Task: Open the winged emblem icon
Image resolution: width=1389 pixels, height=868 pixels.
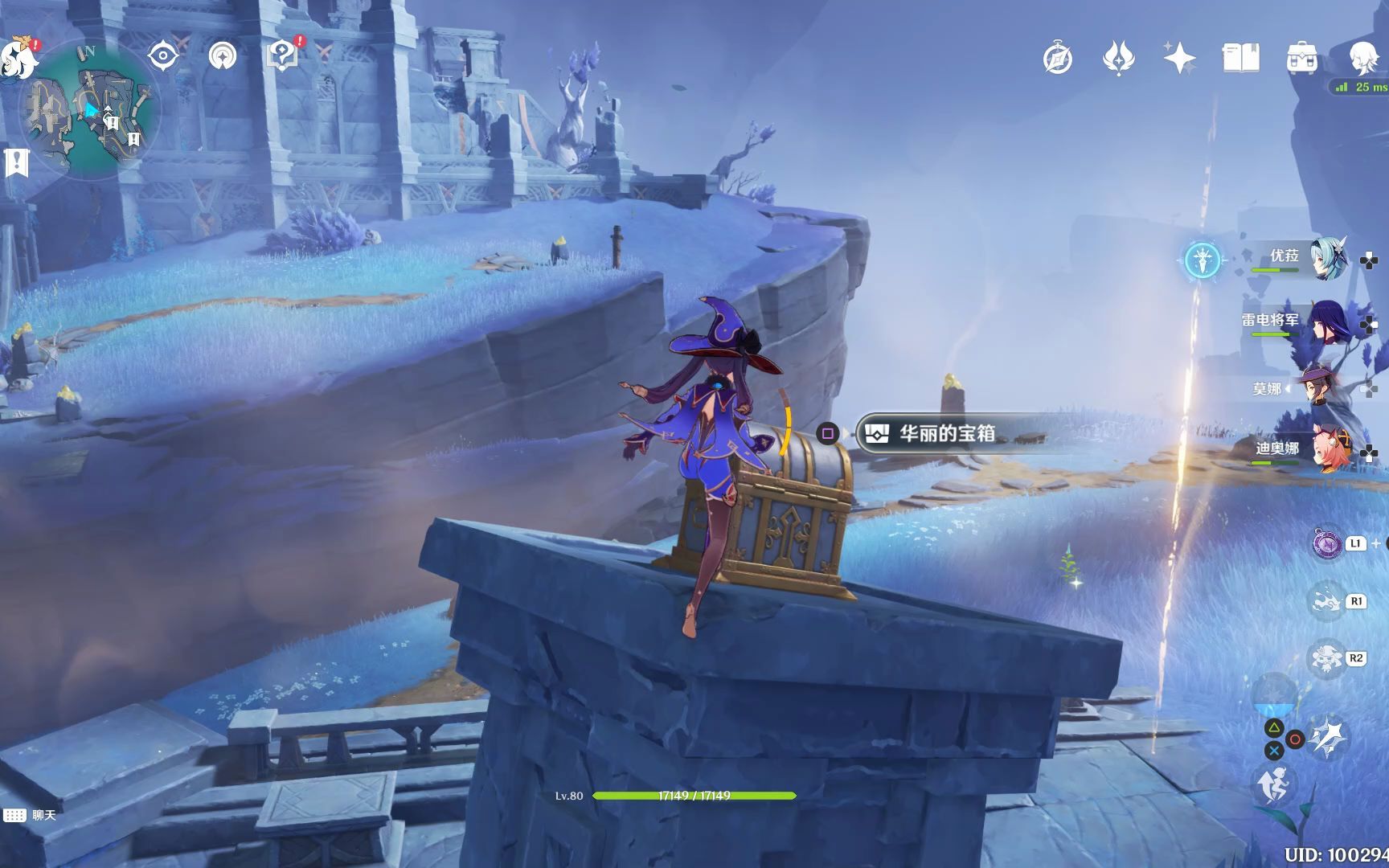Action: tap(1118, 58)
